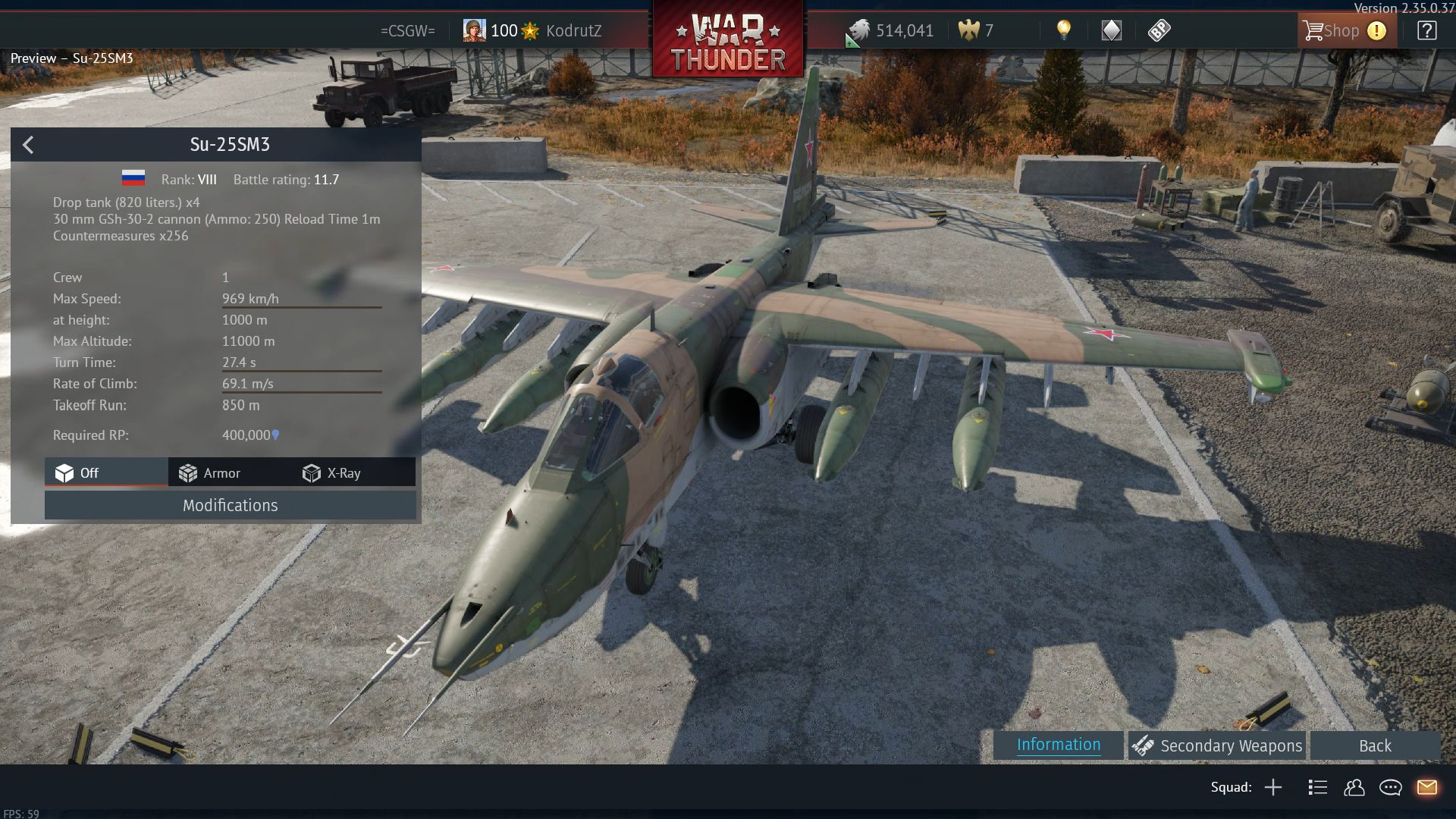1456x819 pixels.
Task: Open the mail envelope inbox
Action: (1426, 788)
